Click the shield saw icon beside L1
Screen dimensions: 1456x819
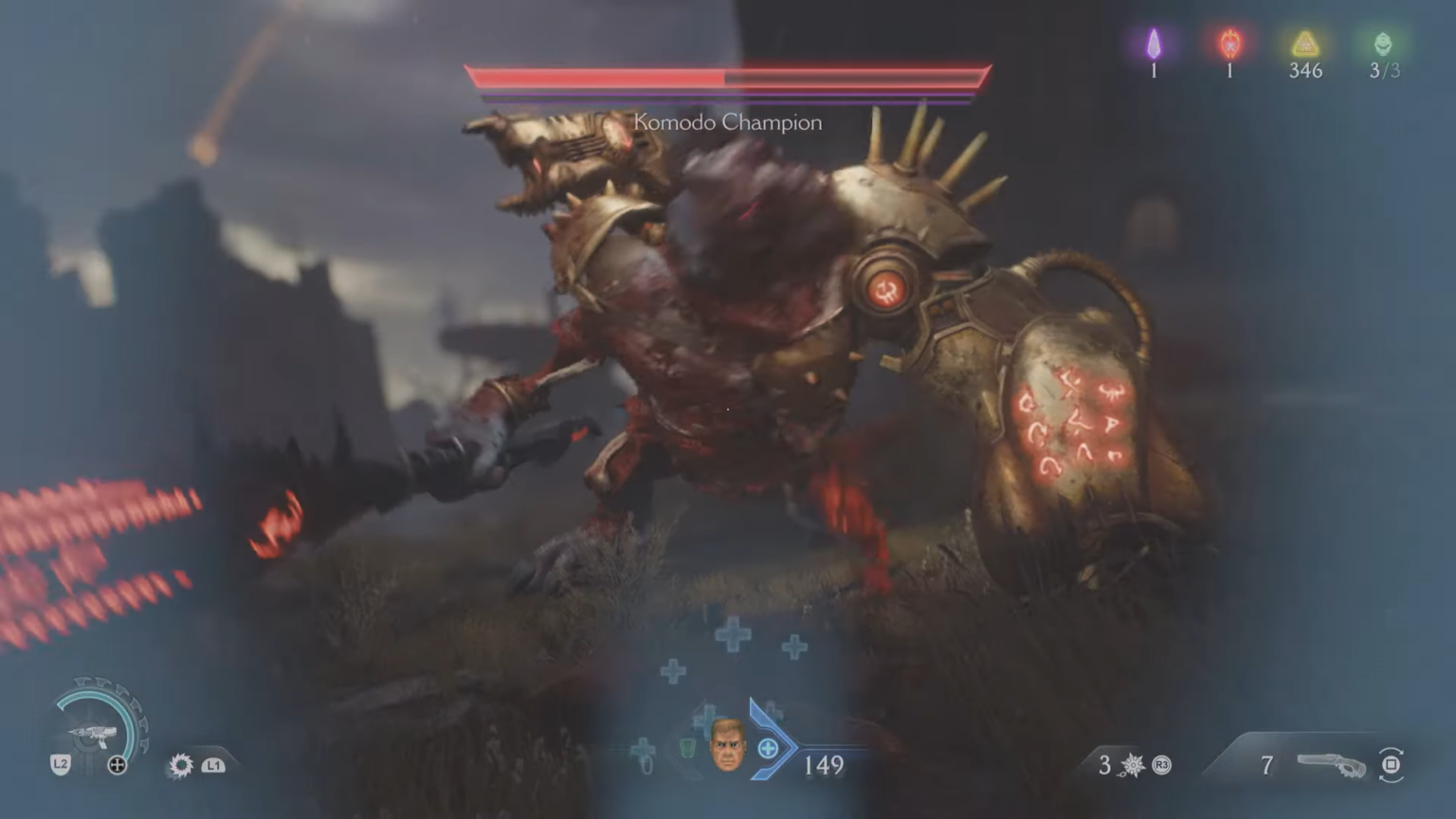[x=179, y=767]
